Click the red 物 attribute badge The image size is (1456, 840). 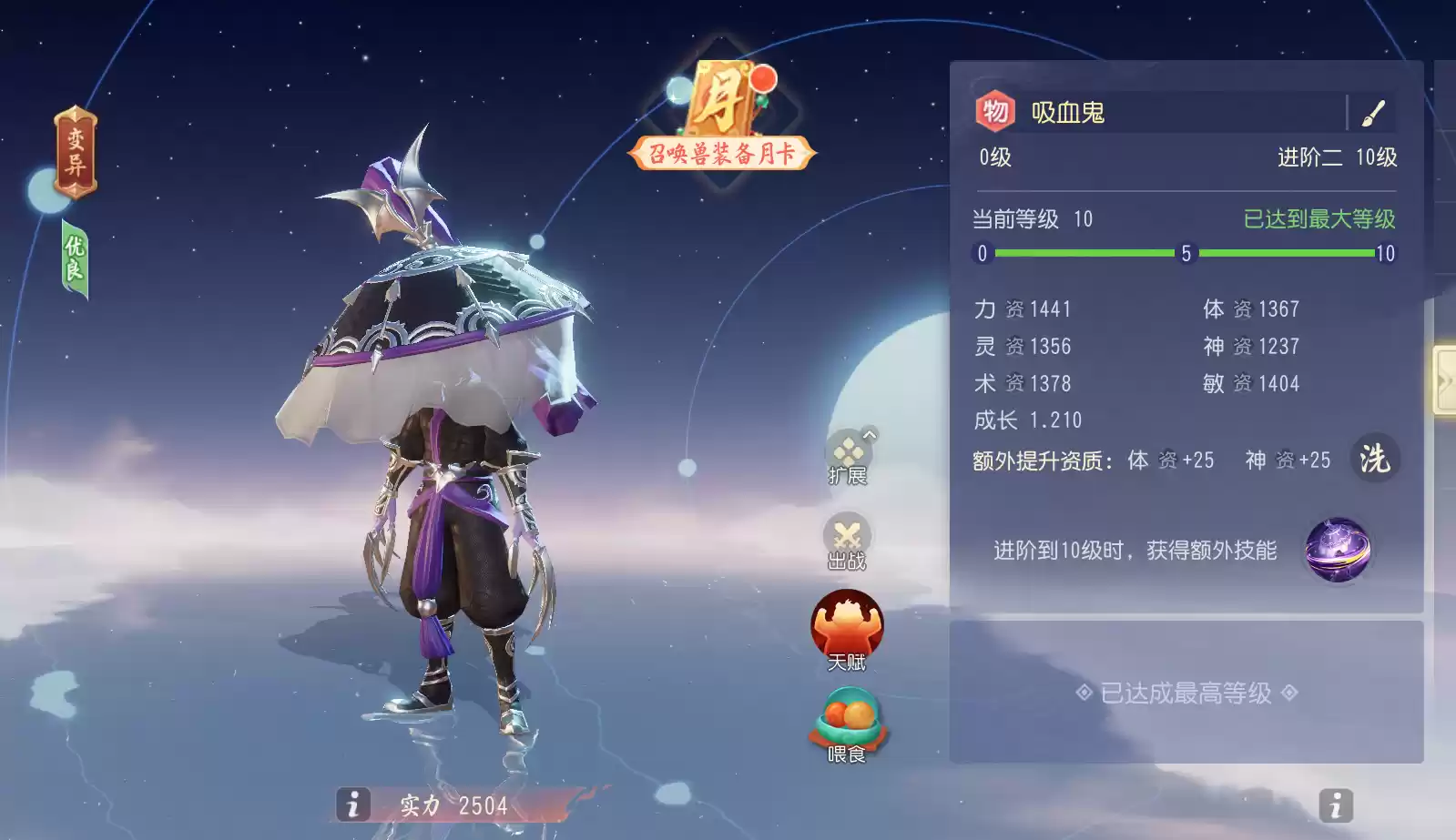coord(993,112)
